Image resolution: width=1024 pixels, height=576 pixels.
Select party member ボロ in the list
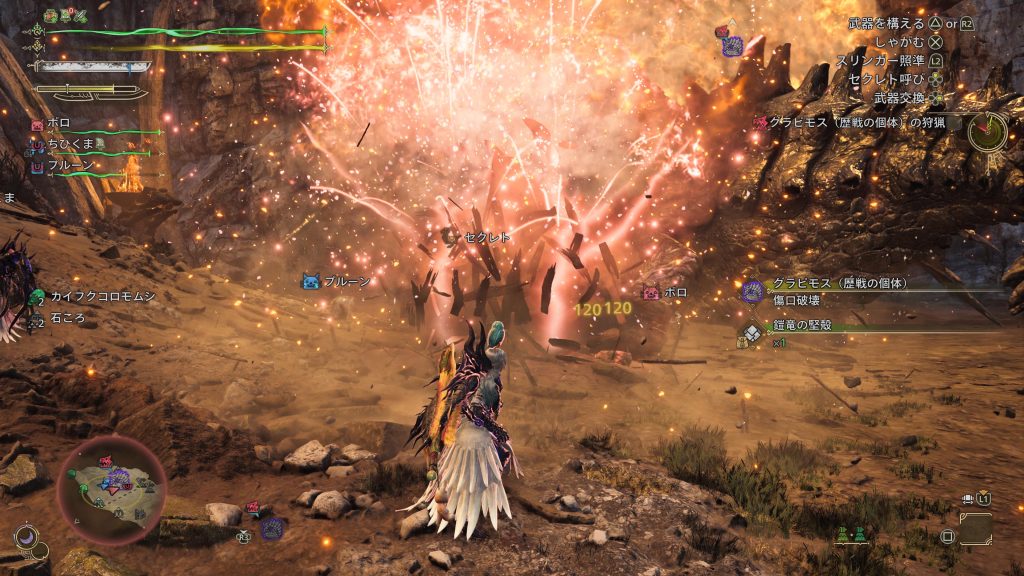tap(59, 124)
